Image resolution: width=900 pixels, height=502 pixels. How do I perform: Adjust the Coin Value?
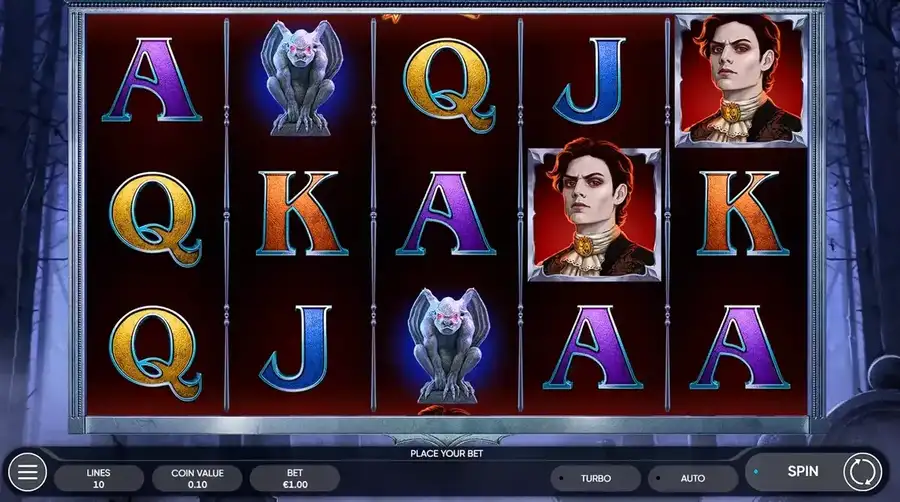pyautogui.click(x=197, y=478)
